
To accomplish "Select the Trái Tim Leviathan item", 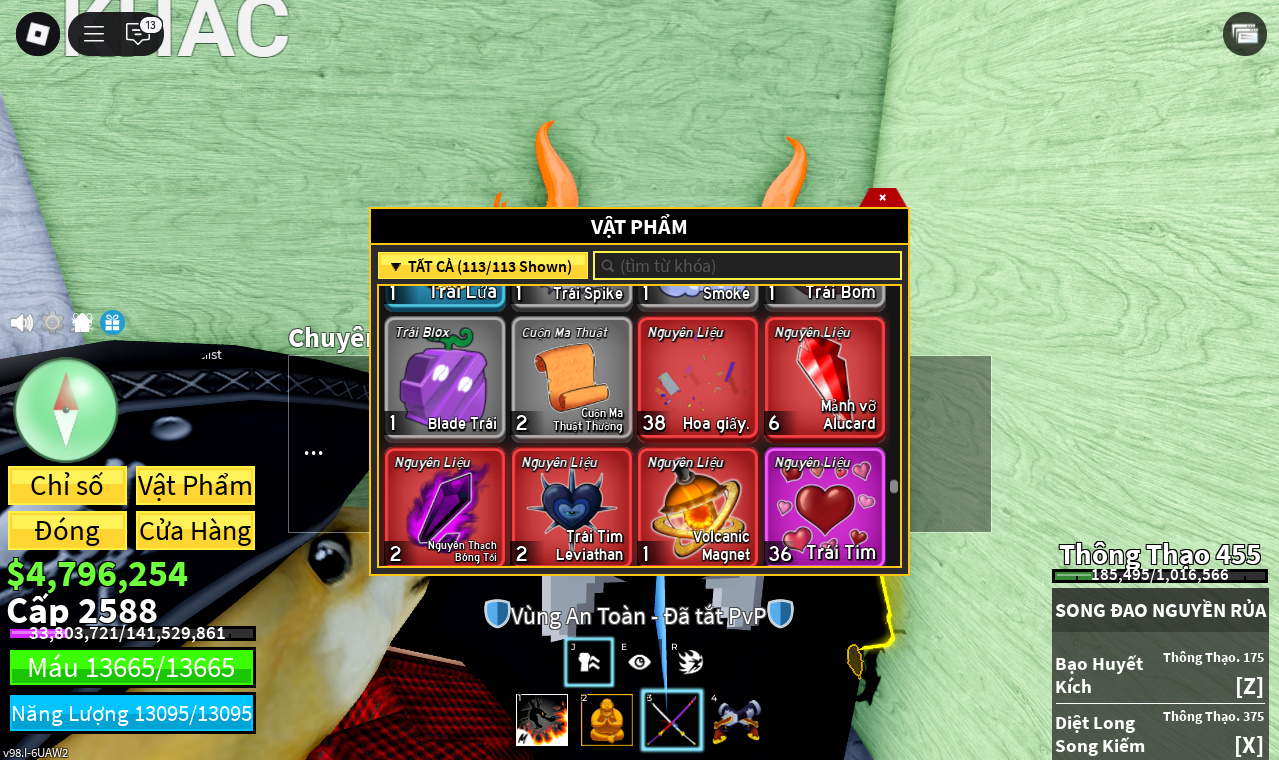I will [x=572, y=508].
